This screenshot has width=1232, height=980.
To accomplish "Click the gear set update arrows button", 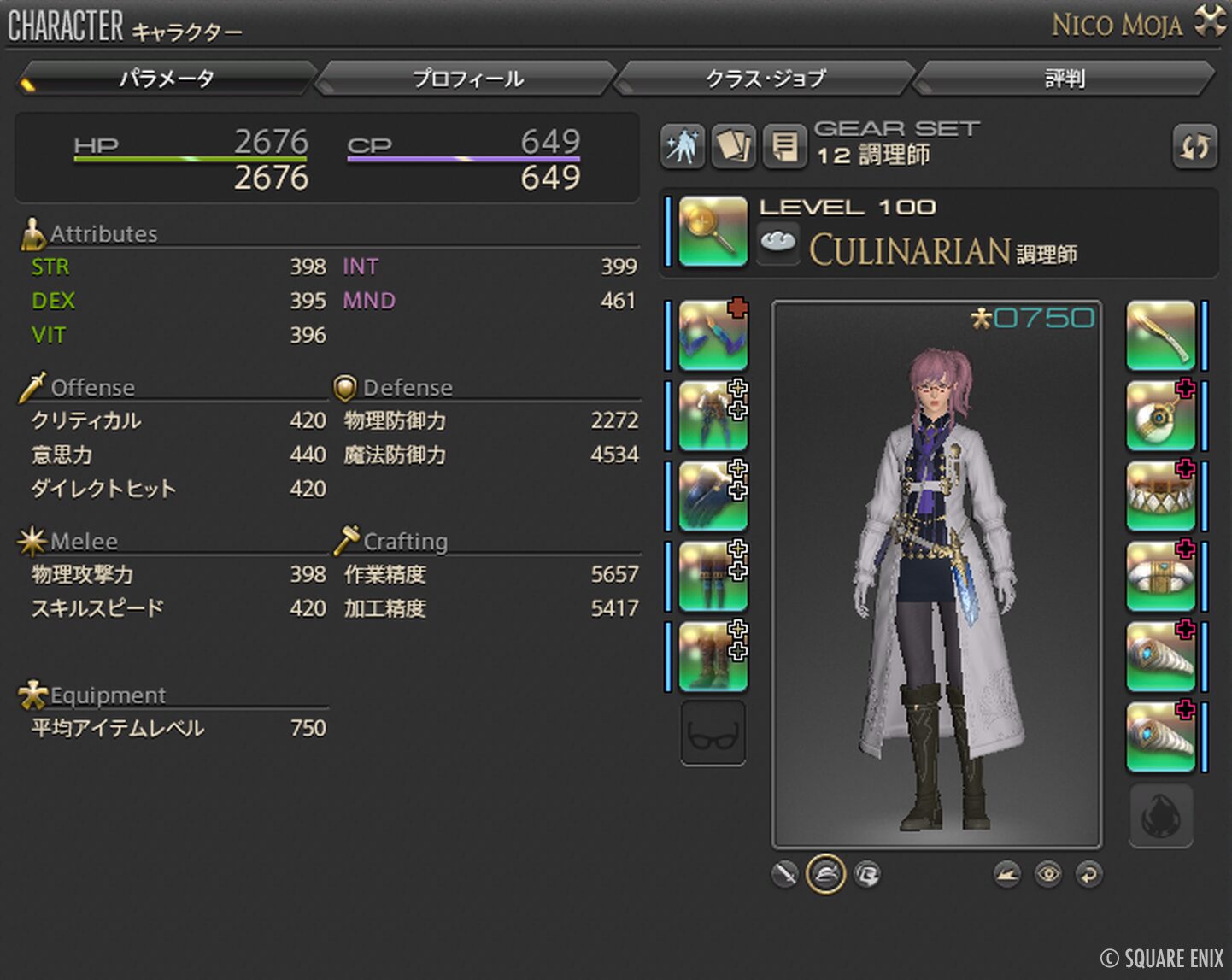I will [x=1194, y=147].
